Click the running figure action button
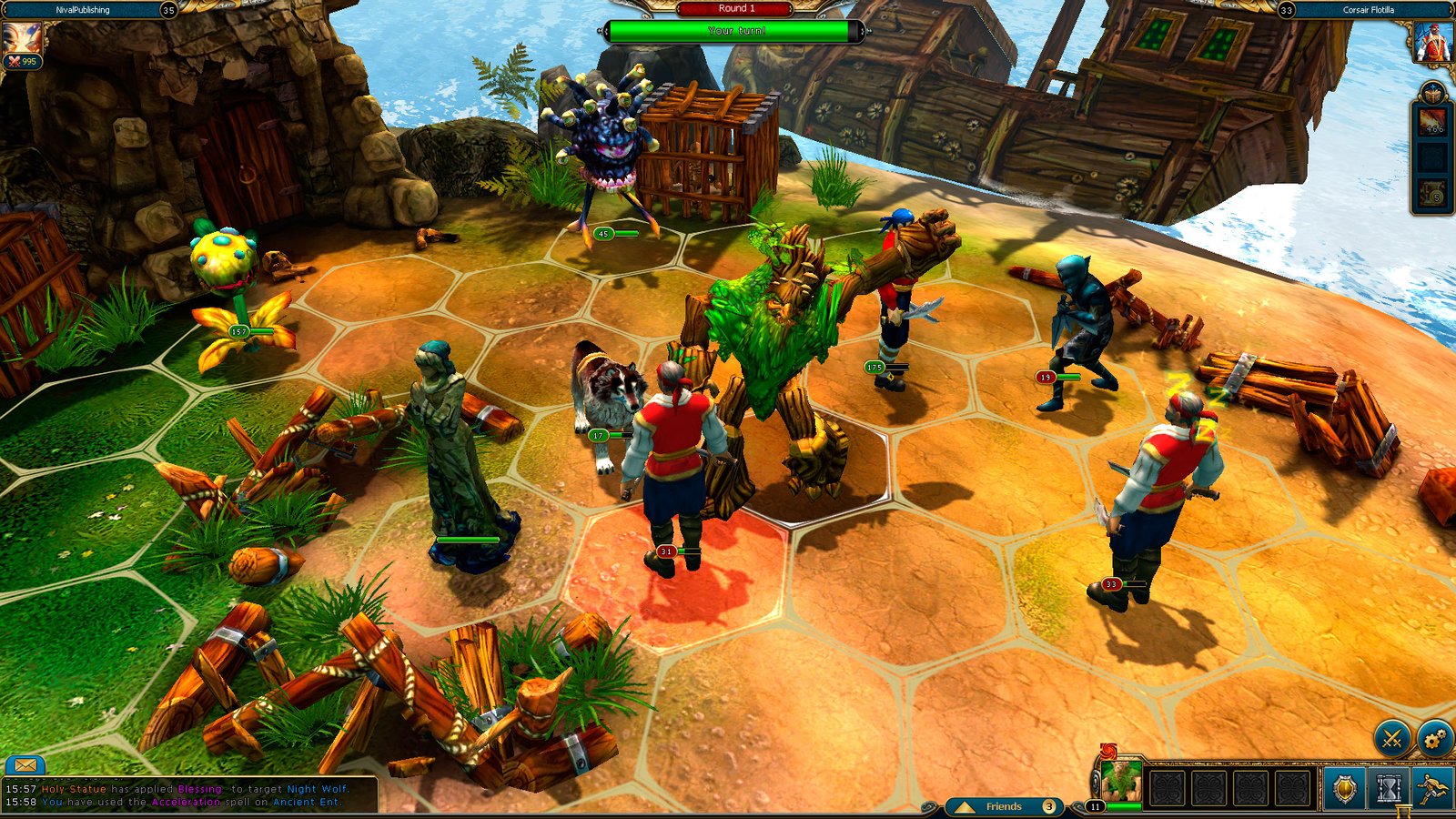Viewport: 1456px width, 819px height. point(1433,788)
